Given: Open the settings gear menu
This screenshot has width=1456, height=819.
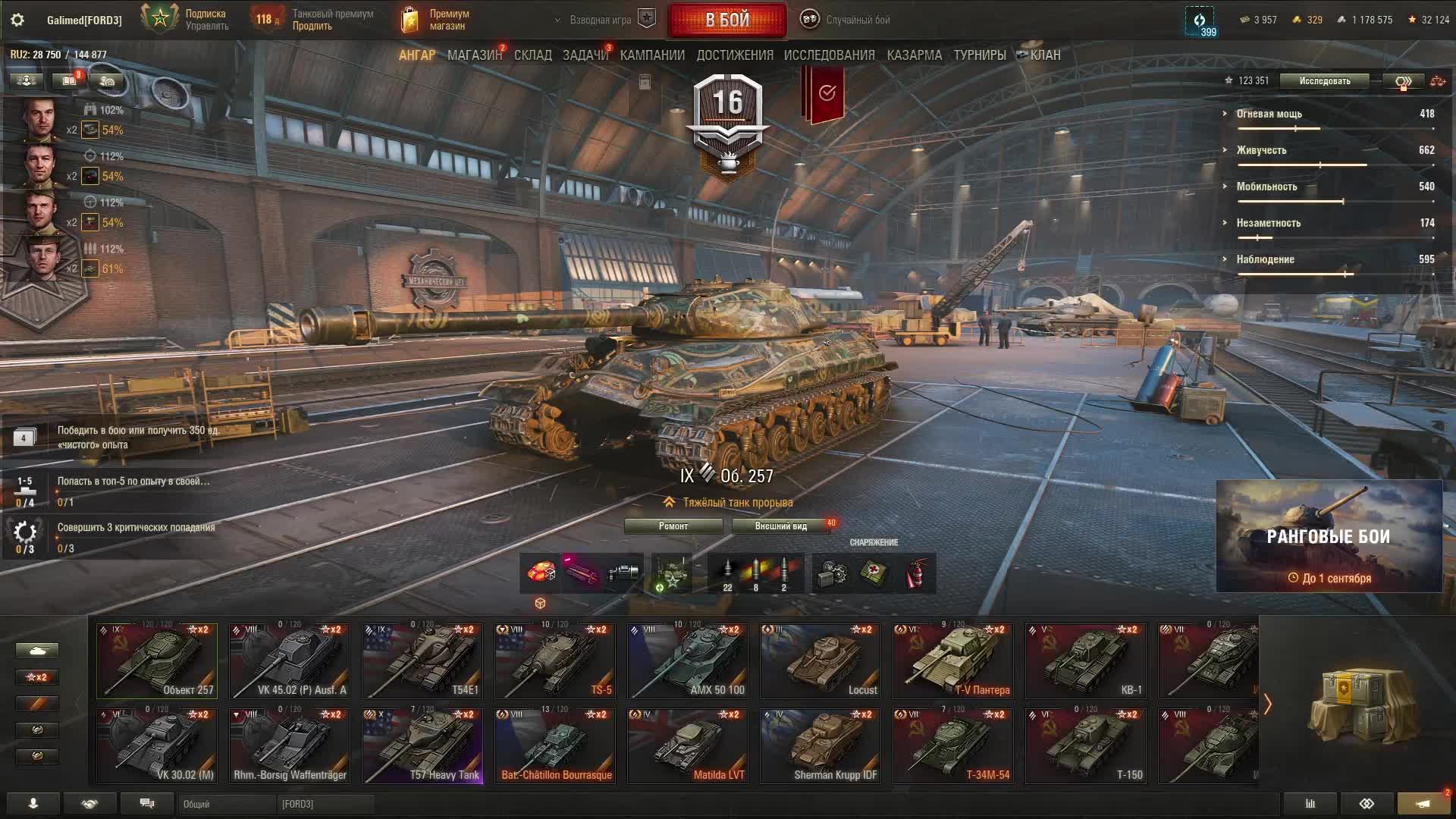Looking at the screenshot, I should tap(17, 20).
